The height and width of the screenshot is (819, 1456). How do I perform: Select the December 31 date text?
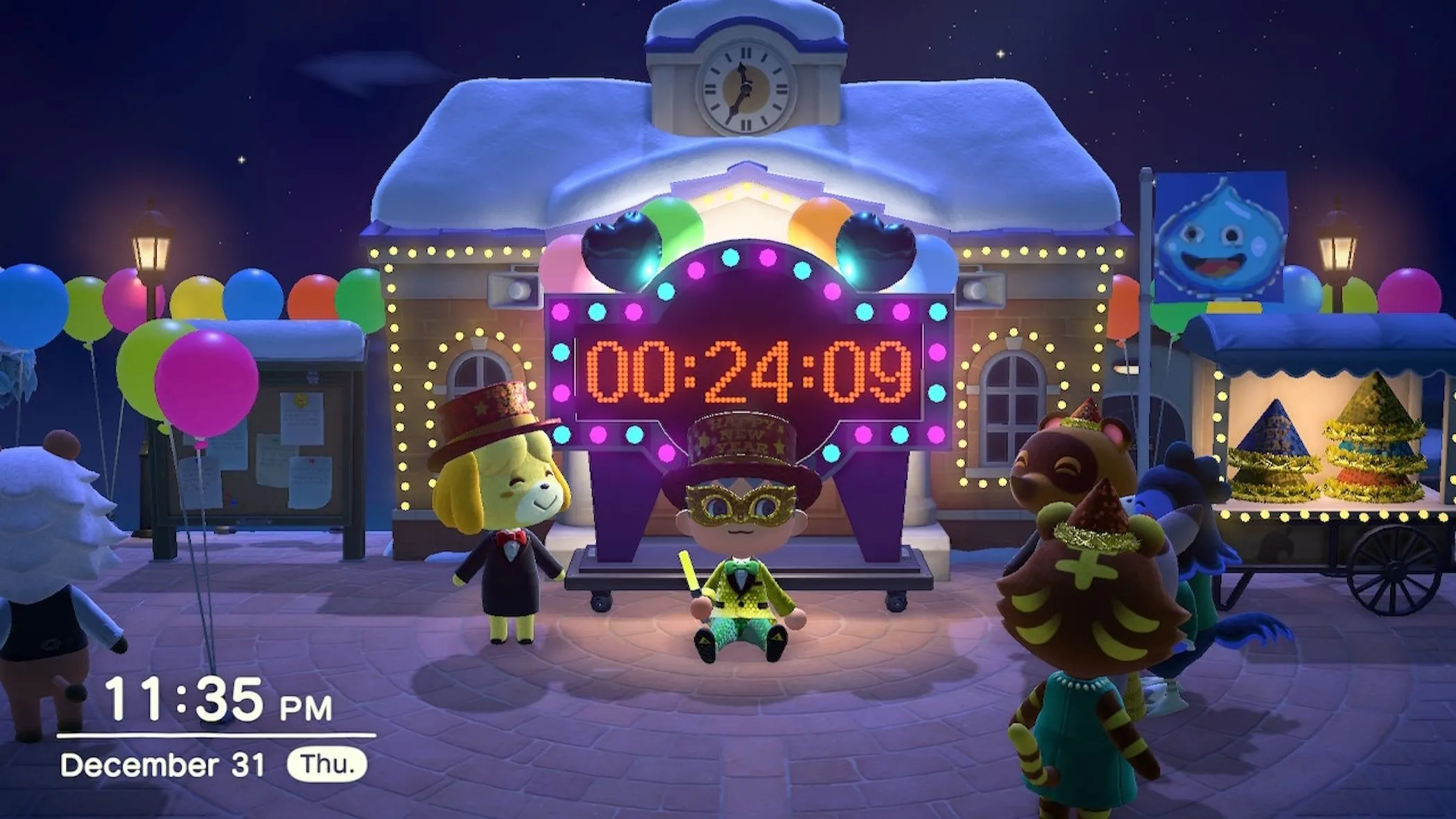pos(165,765)
